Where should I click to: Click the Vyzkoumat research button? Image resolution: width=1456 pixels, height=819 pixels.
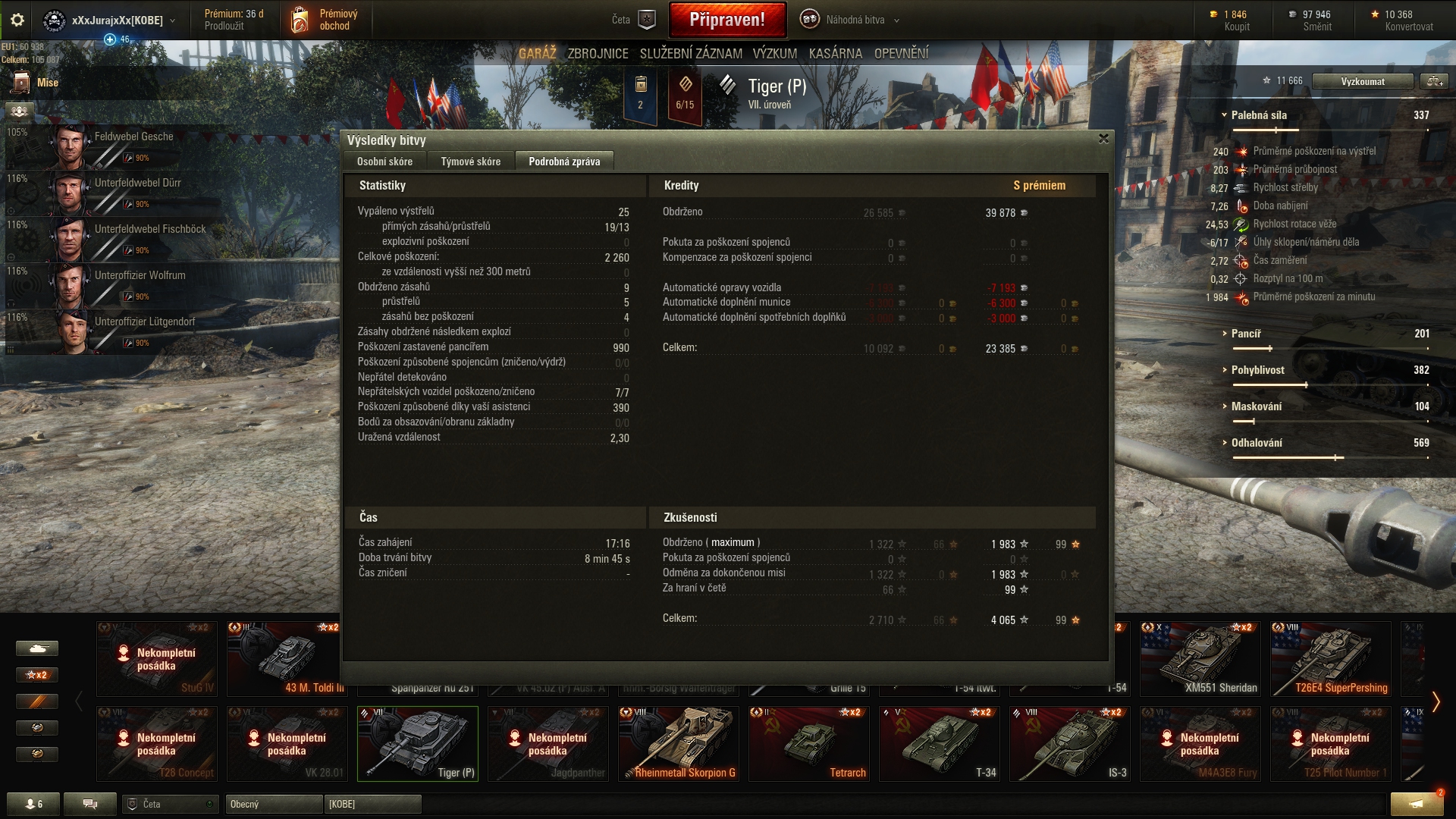pyautogui.click(x=1362, y=81)
